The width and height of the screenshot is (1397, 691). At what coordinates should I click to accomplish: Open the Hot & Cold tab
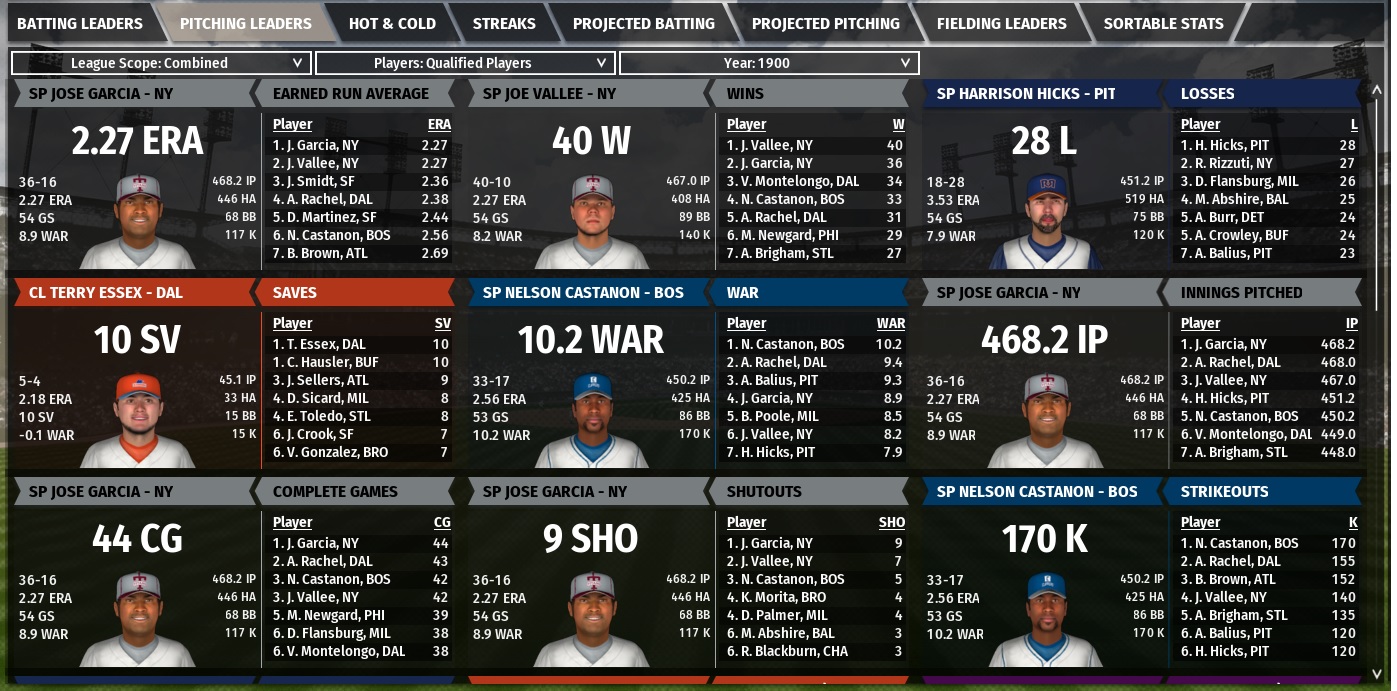pyautogui.click(x=392, y=23)
